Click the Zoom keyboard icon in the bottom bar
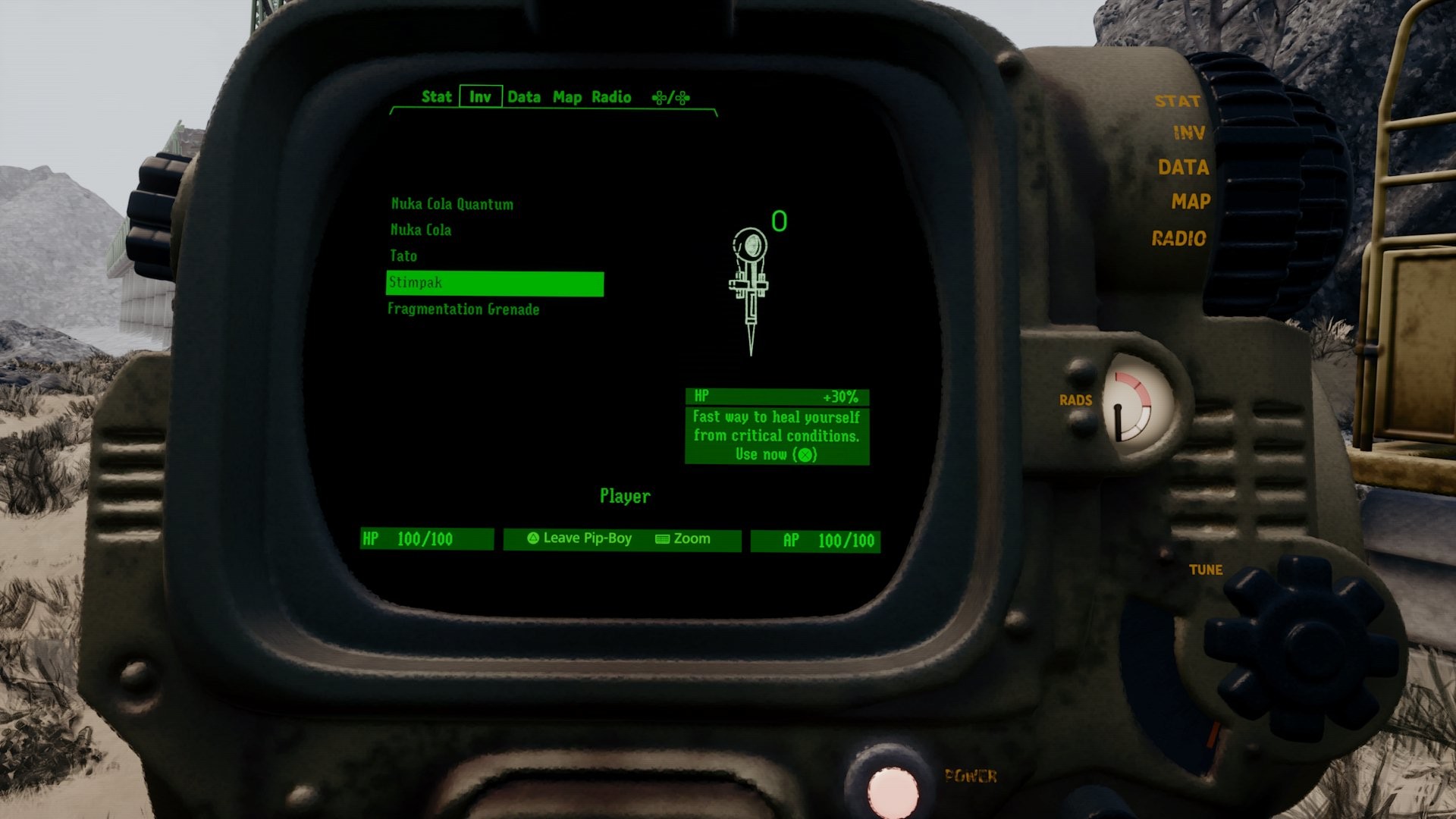1456x819 pixels. tap(661, 539)
